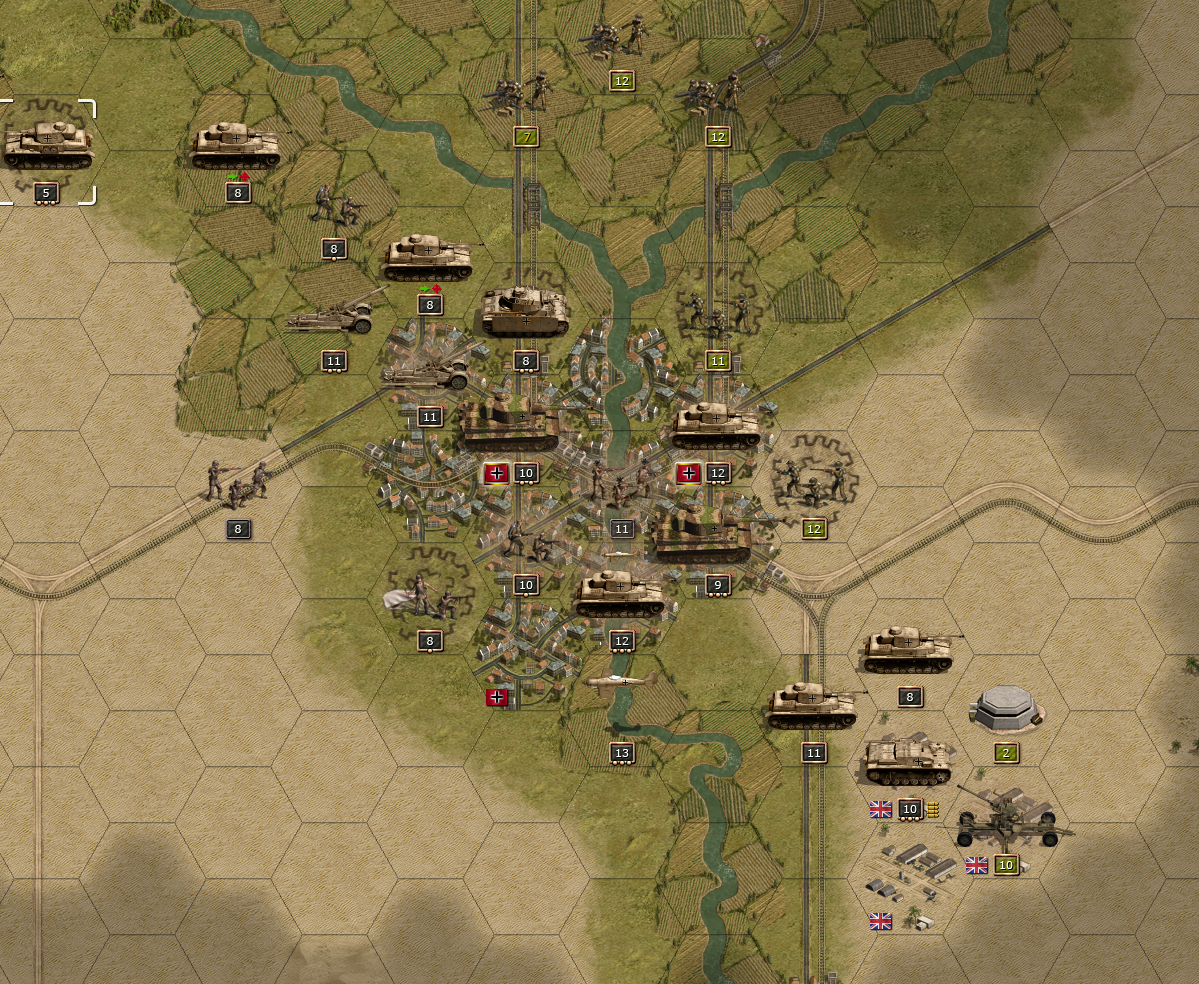Screen dimensions: 1199x984
Task: Select the aircraft unit with strength 13
Action: point(622,684)
